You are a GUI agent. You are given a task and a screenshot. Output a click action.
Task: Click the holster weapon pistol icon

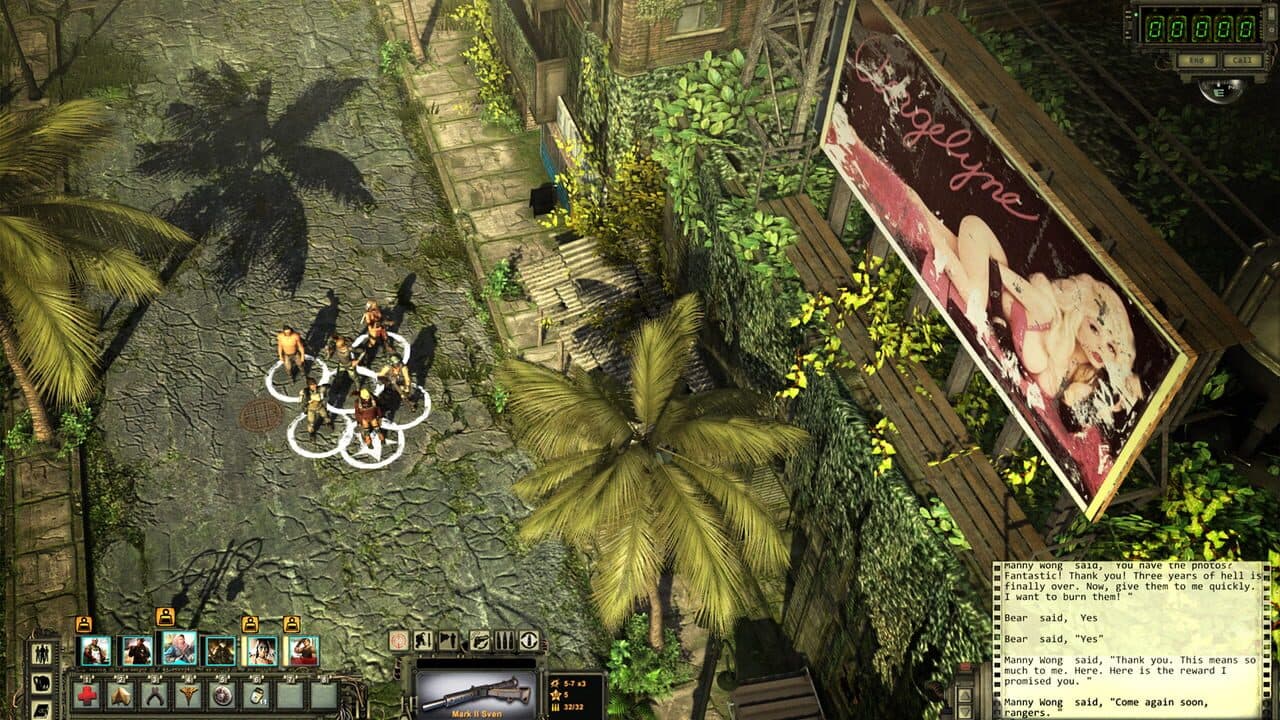click(x=480, y=641)
